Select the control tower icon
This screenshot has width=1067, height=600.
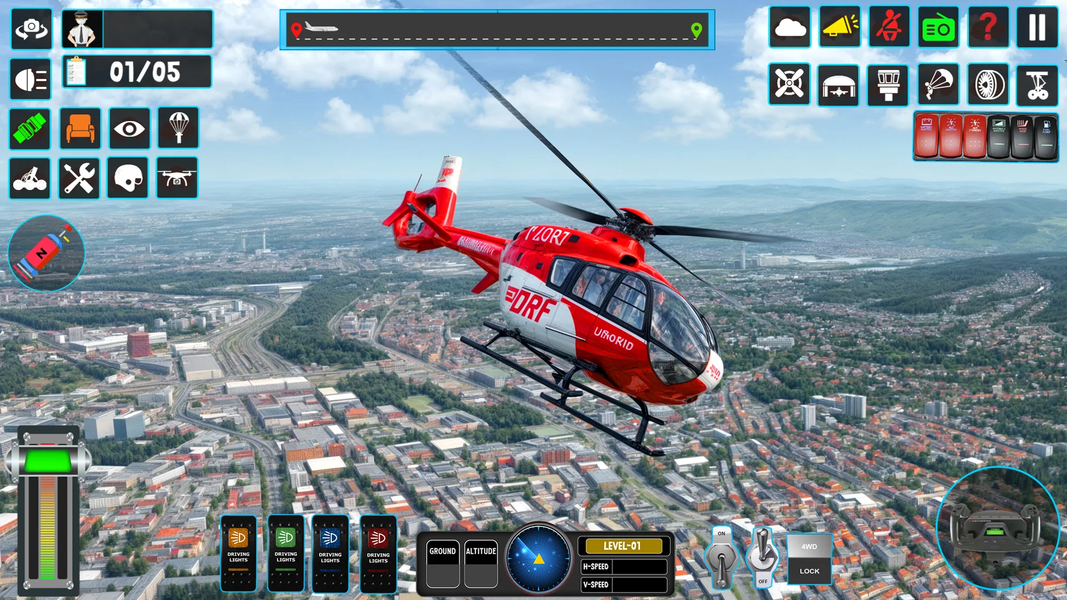(888, 85)
